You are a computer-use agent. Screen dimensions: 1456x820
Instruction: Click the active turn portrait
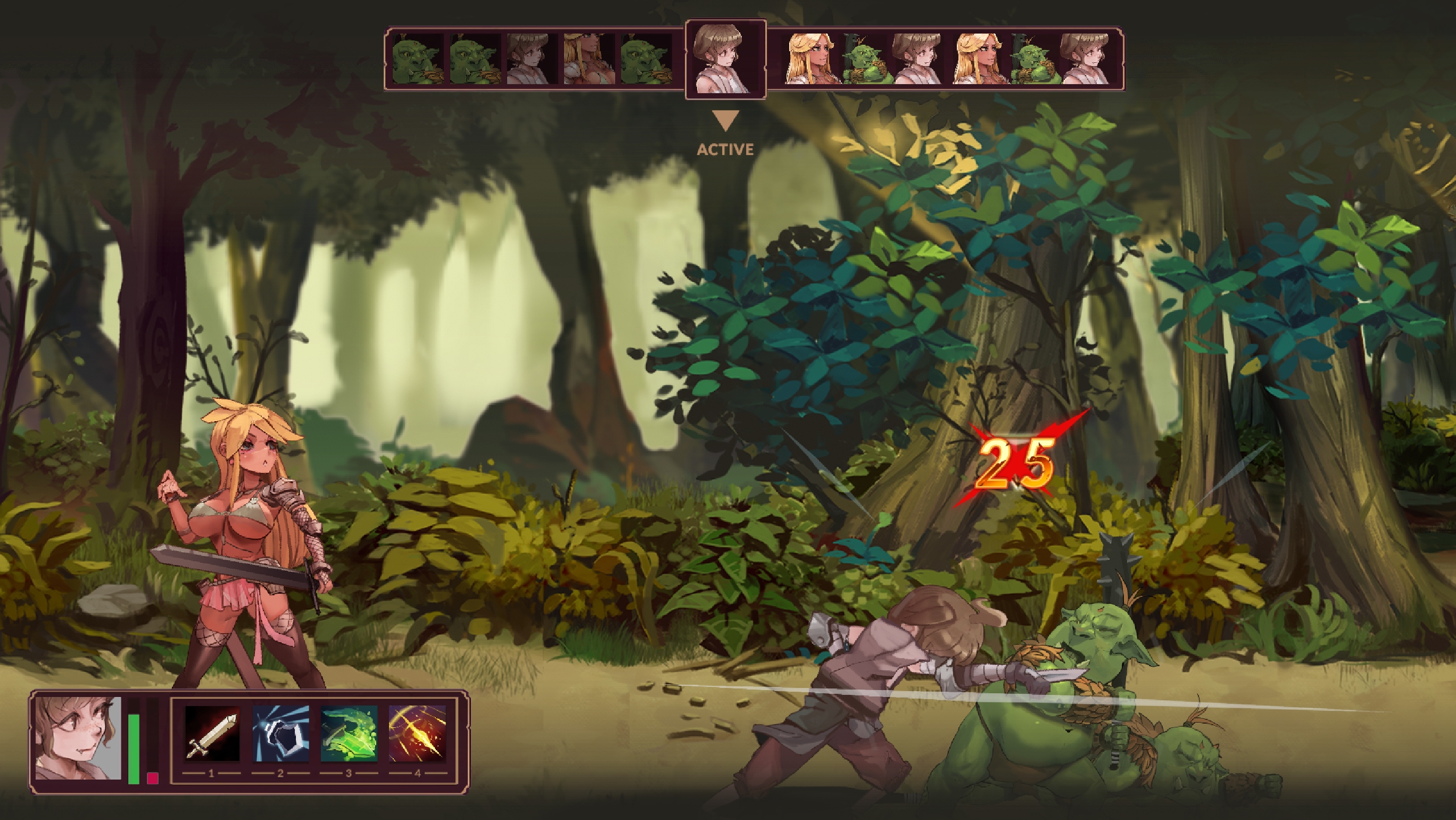pyautogui.click(x=726, y=60)
